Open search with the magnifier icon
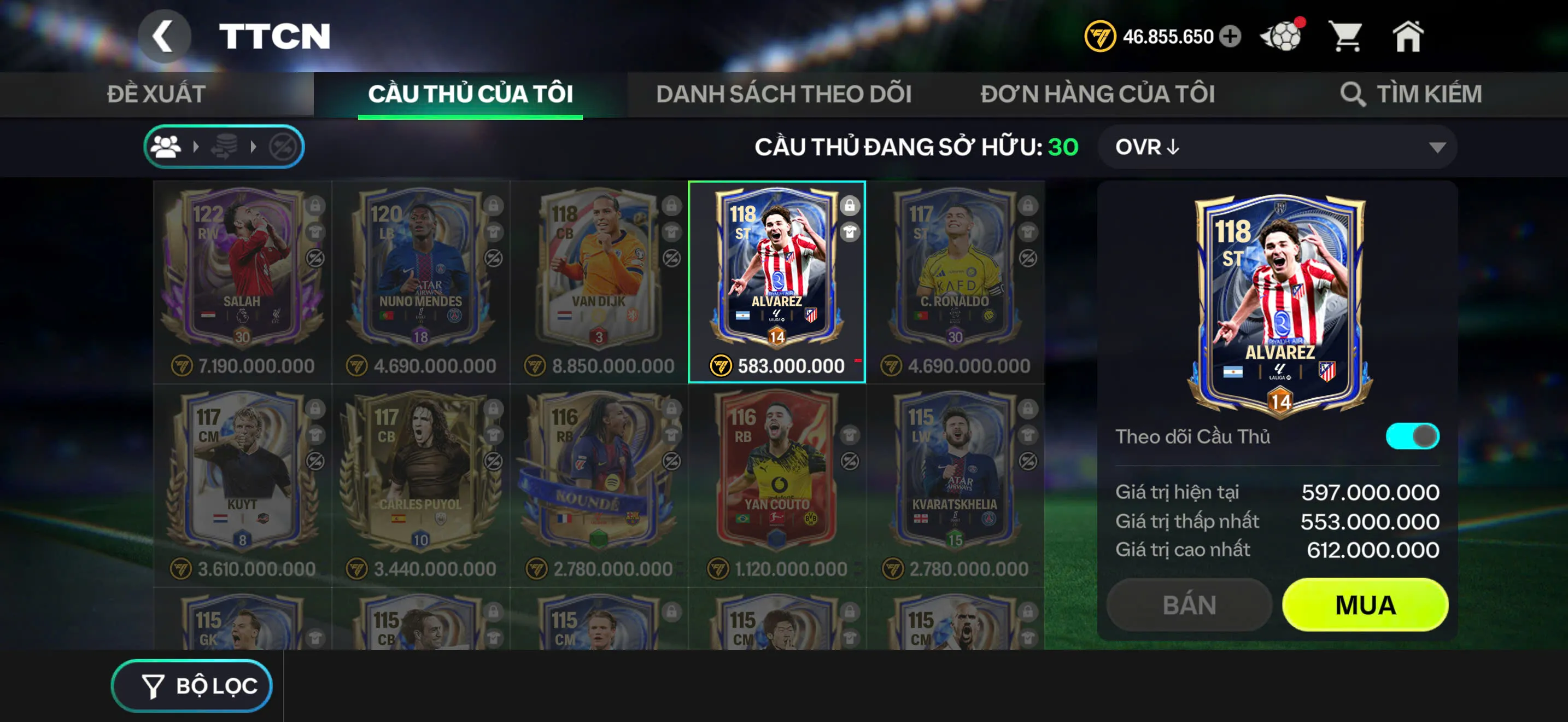The width and height of the screenshot is (1568, 722). pos(1354,94)
